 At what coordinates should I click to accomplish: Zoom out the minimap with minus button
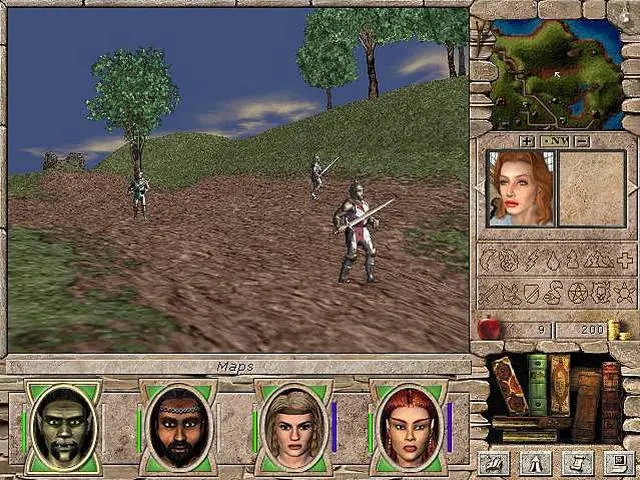tap(582, 141)
